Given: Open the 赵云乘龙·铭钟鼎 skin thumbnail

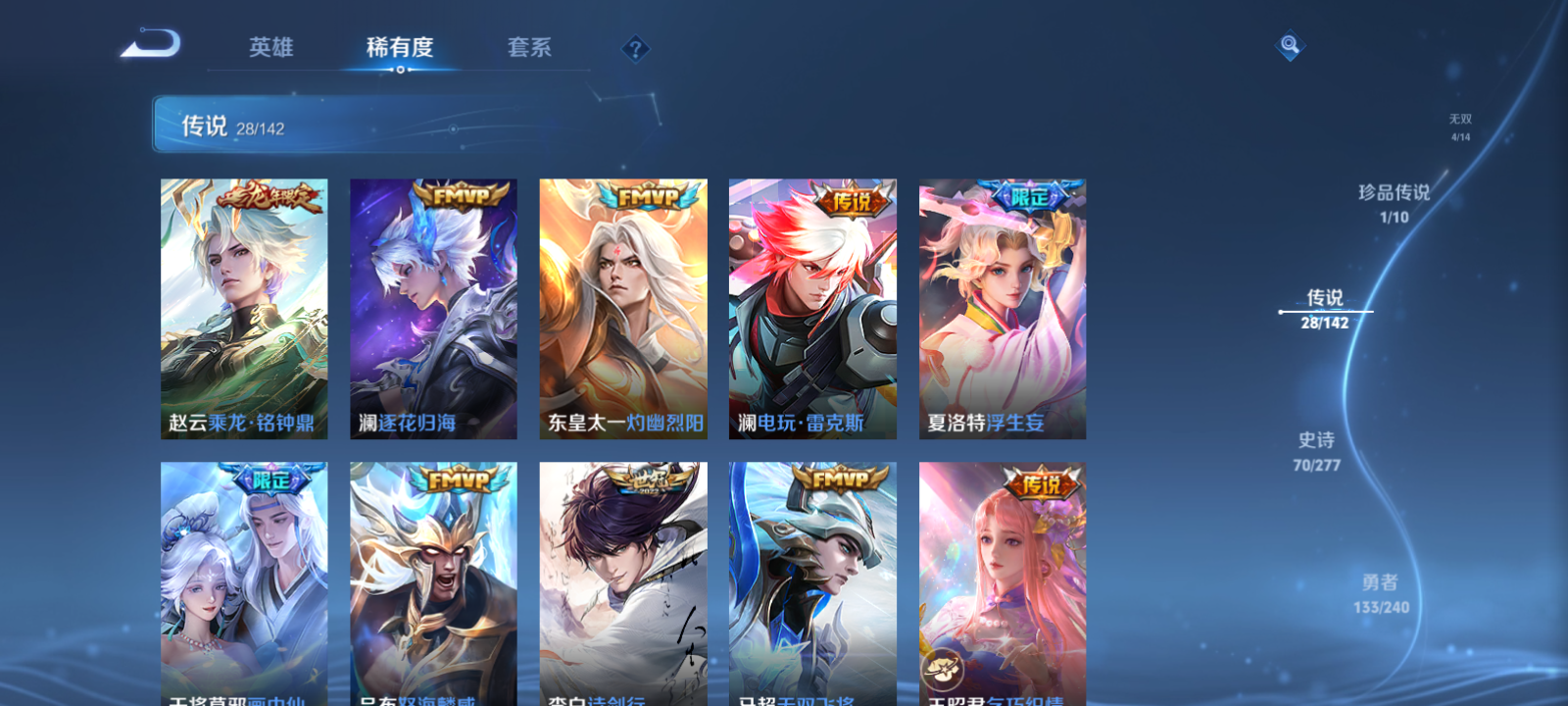Looking at the screenshot, I should click(x=242, y=306).
